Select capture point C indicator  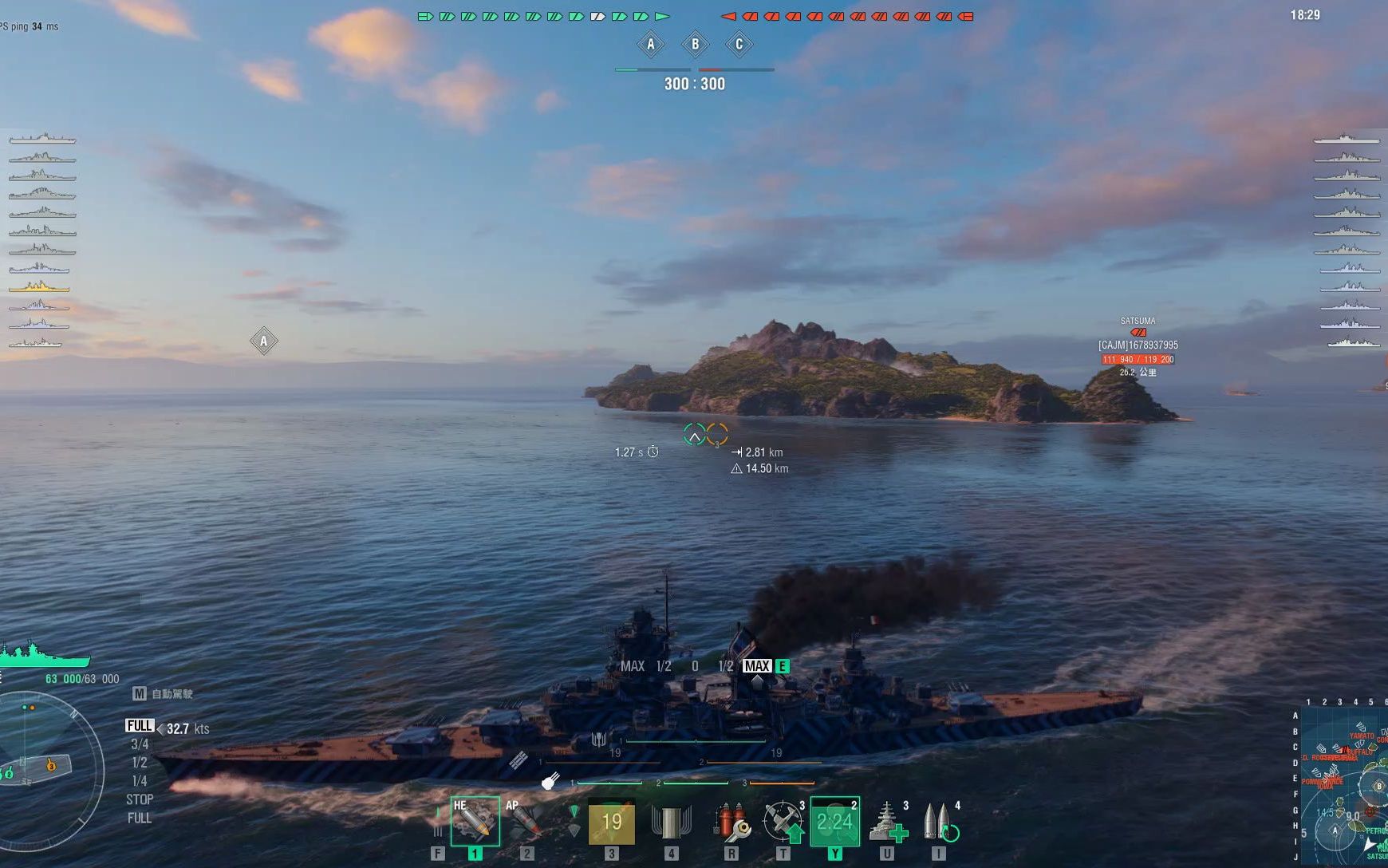(x=739, y=45)
